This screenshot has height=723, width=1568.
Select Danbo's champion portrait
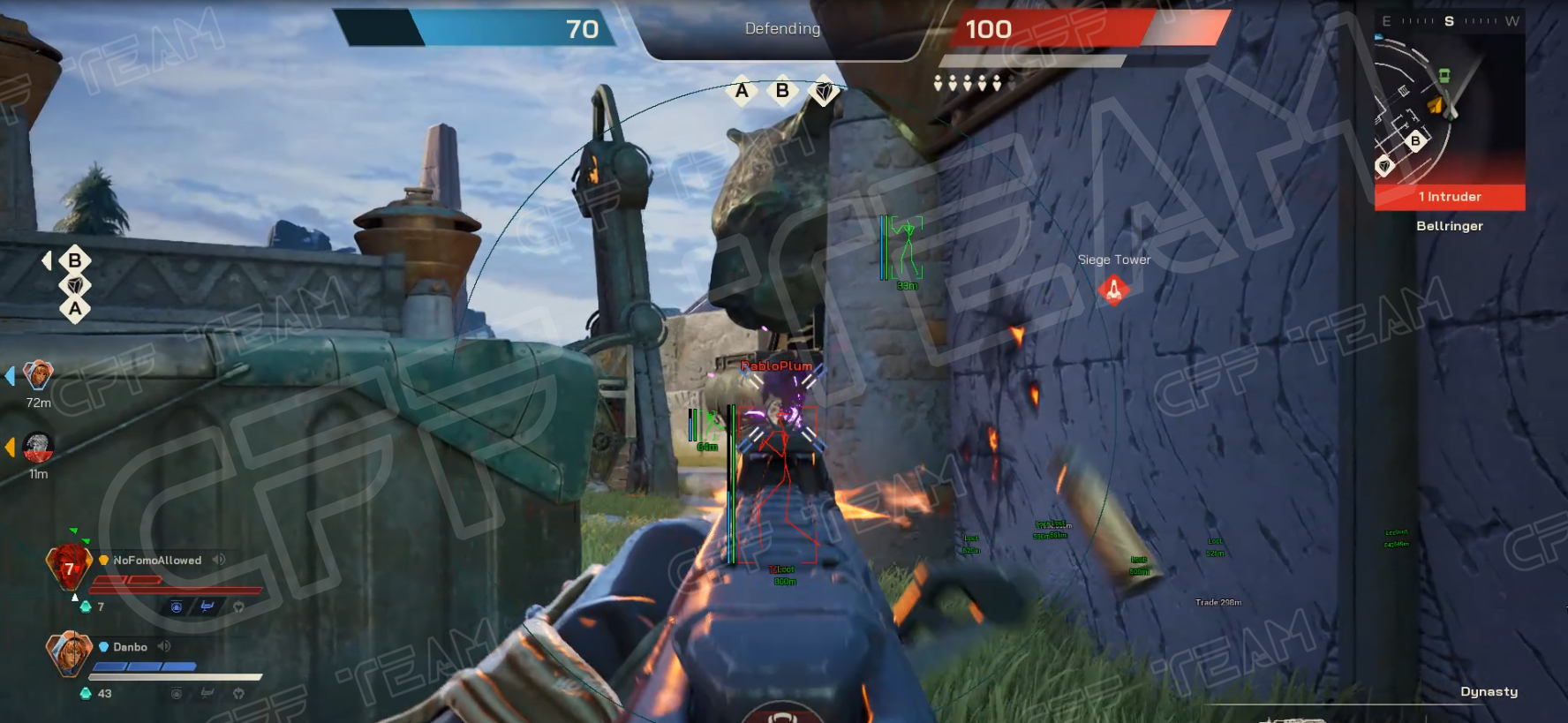(69, 653)
